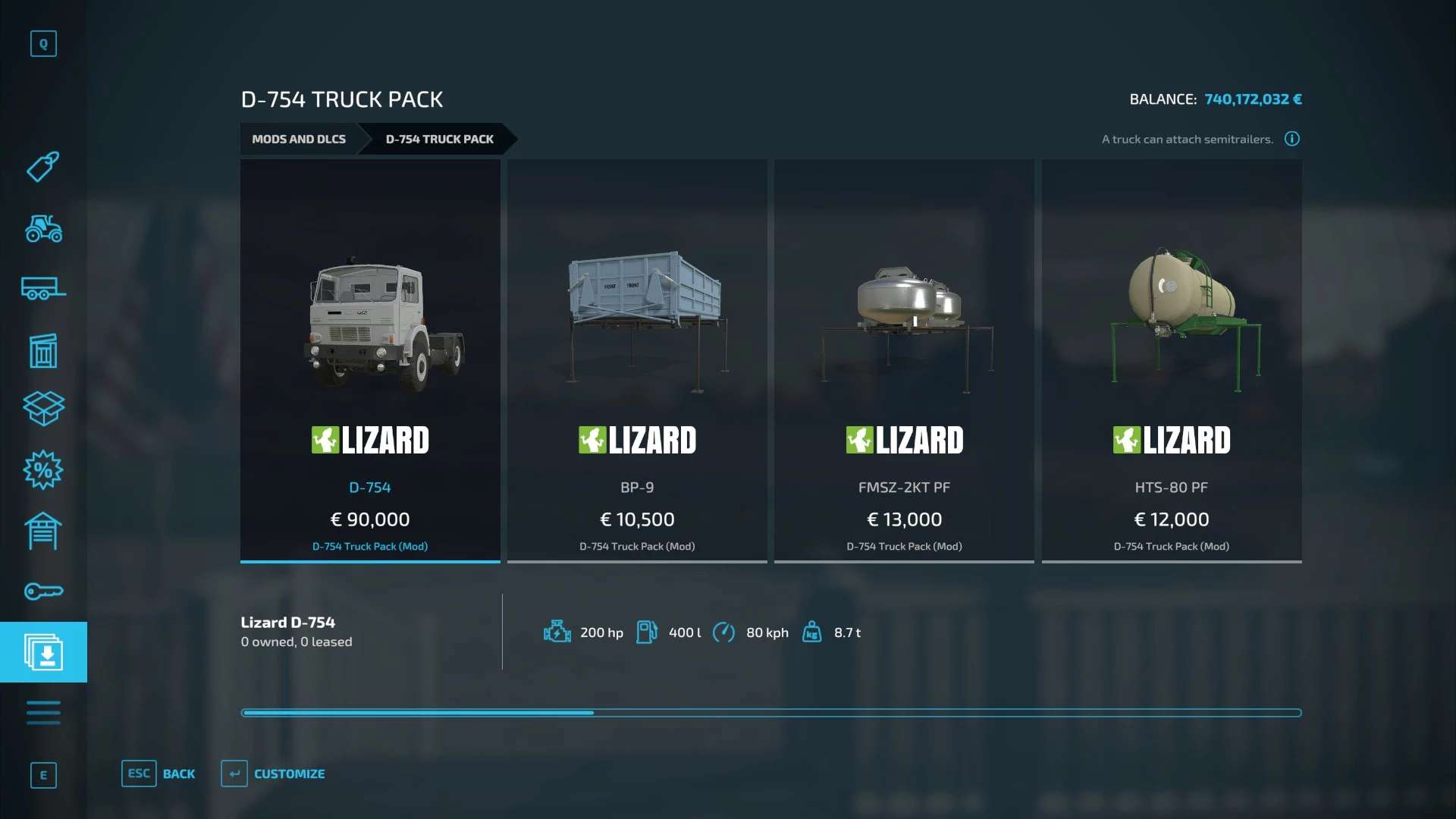Show the trailer tools category
This screenshot has width=1456, height=819.
43,289
